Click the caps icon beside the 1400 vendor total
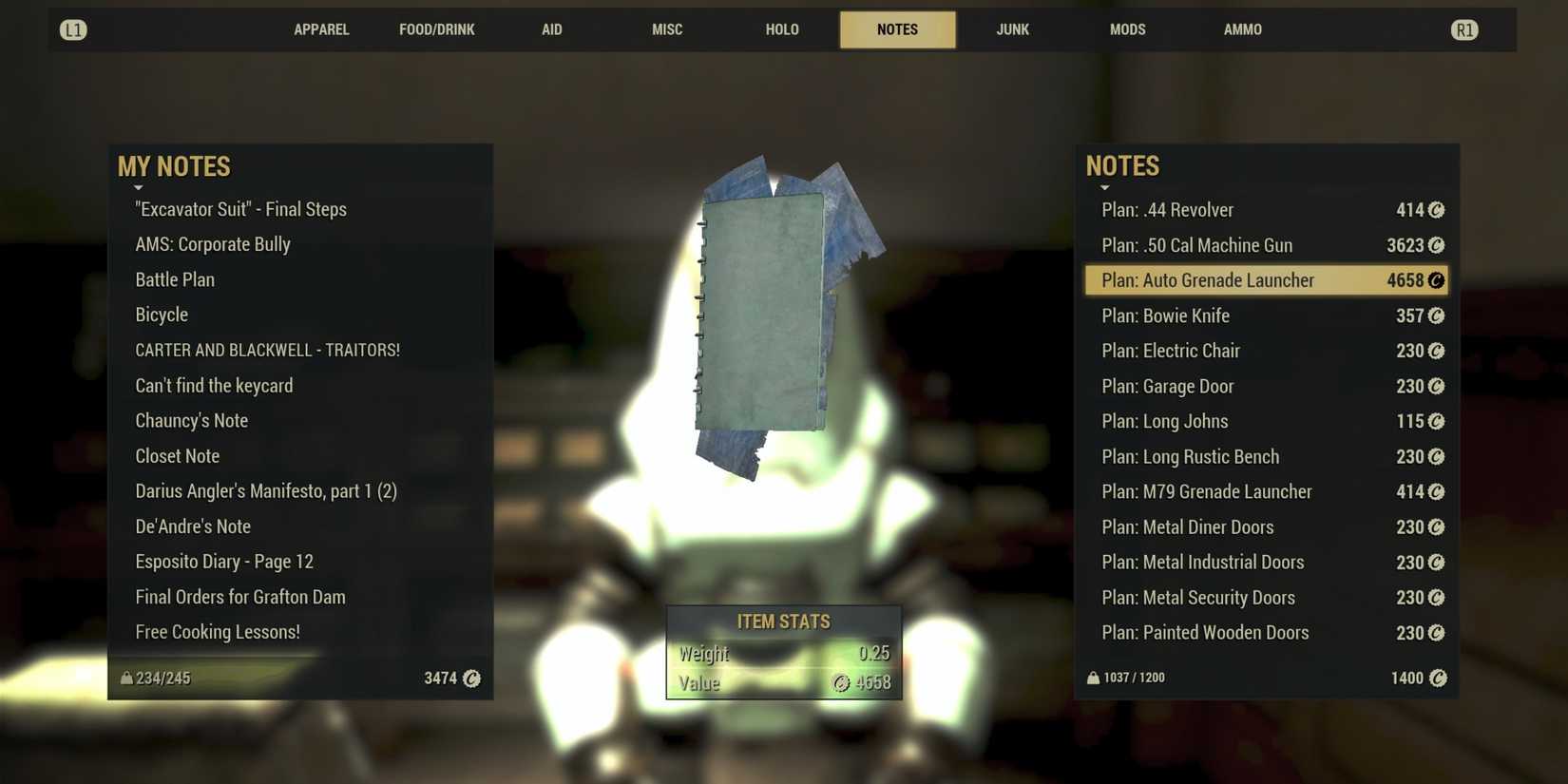 pyautogui.click(x=1438, y=678)
